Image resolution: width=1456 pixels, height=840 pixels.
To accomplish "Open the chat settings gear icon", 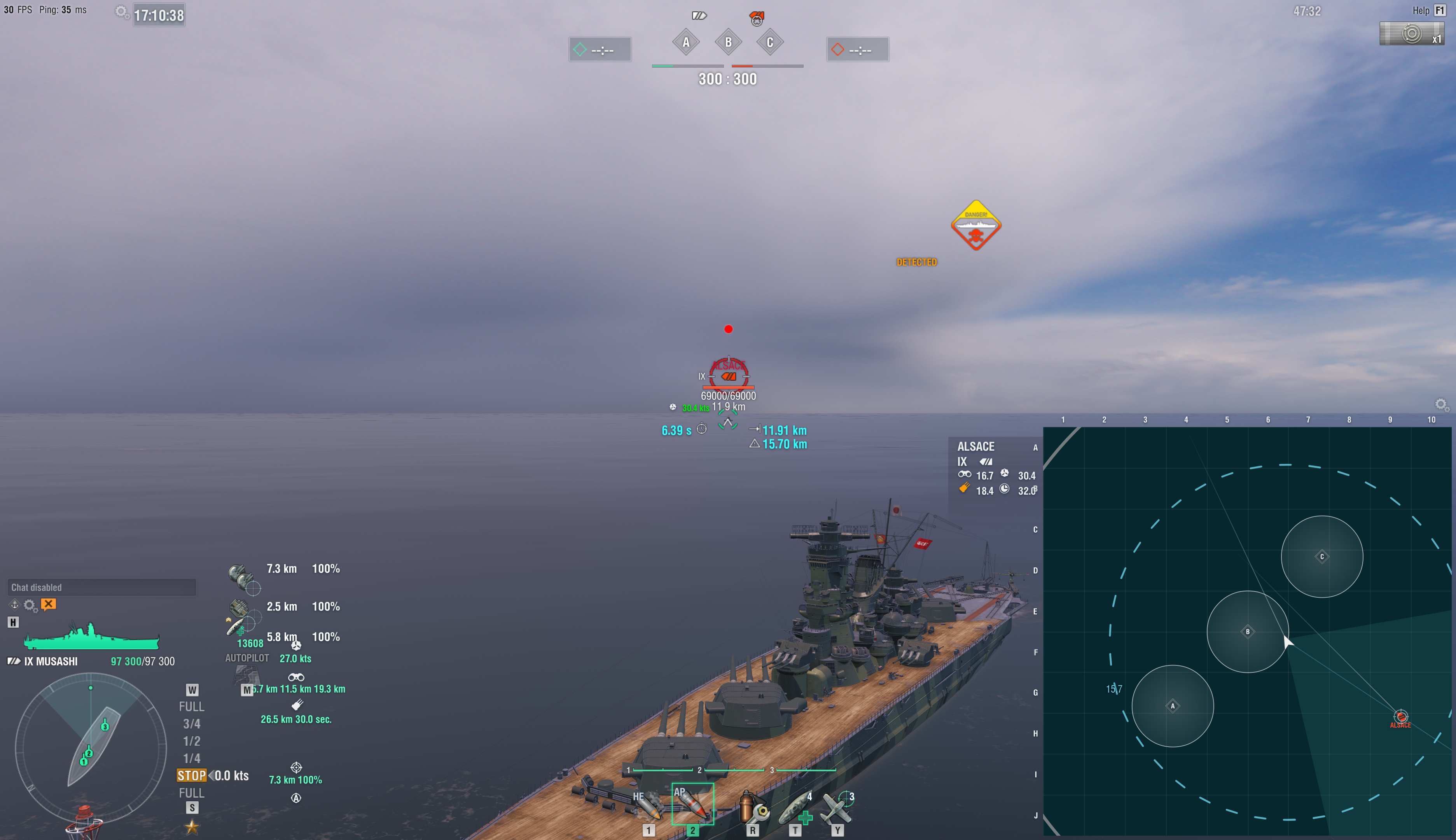I will pyautogui.click(x=30, y=605).
